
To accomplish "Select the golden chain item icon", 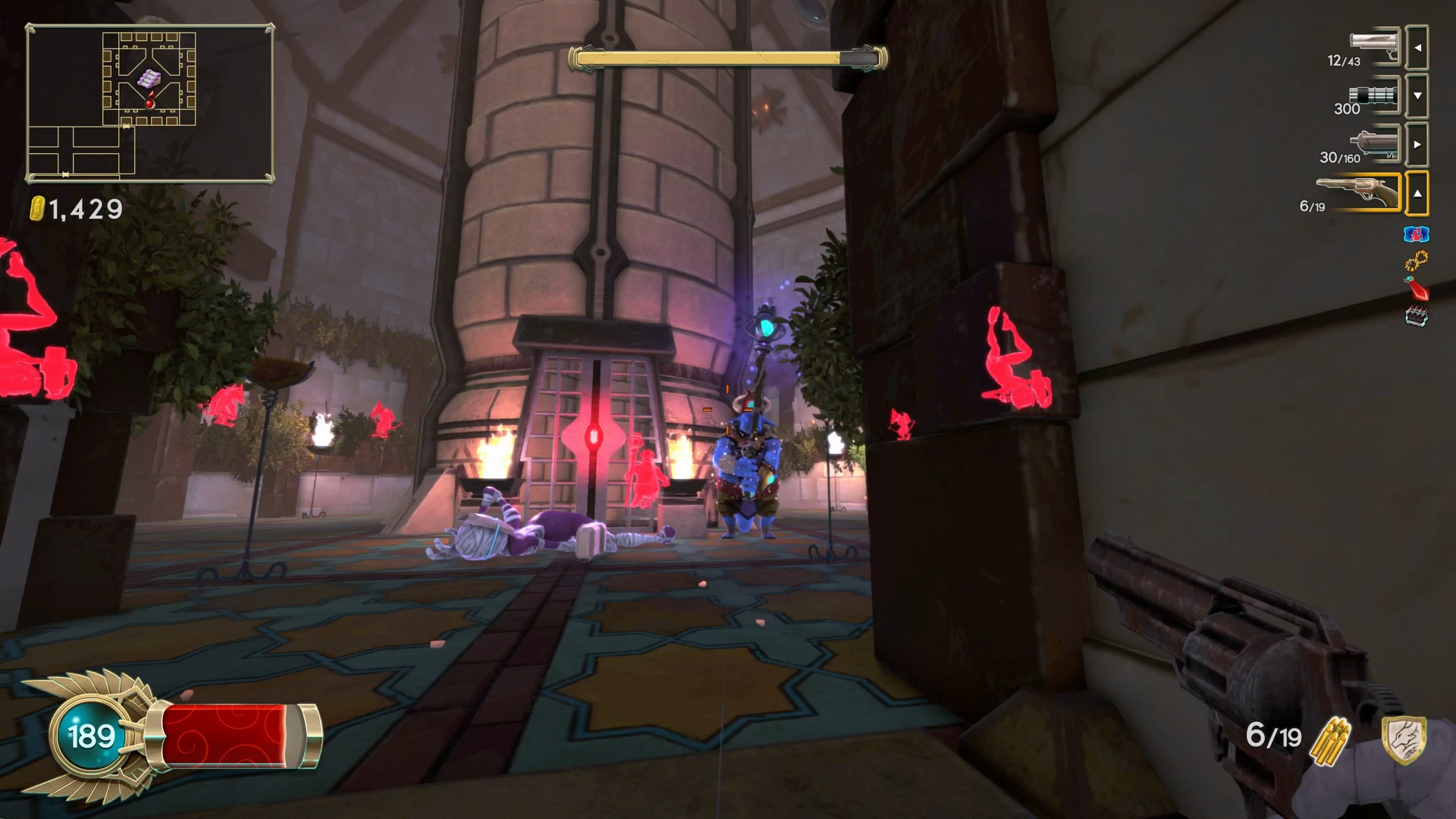I will click(x=1416, y=262).
